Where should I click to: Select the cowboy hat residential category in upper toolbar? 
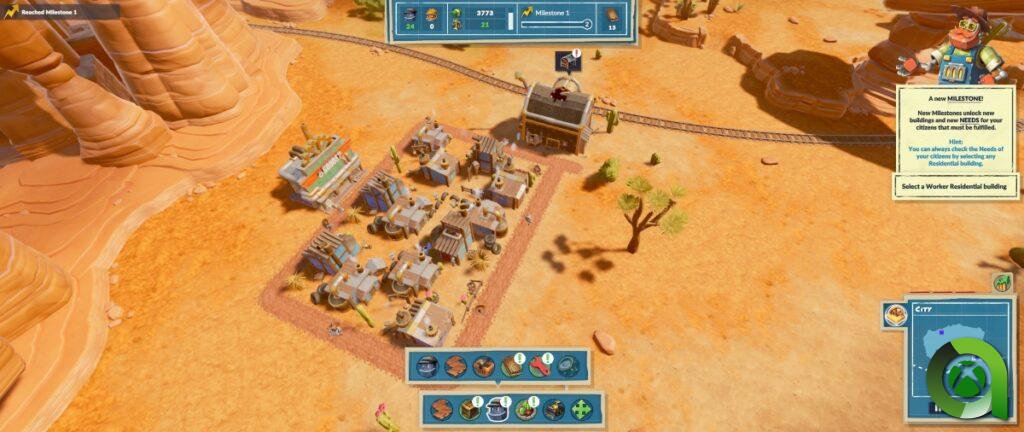[427, 366]
